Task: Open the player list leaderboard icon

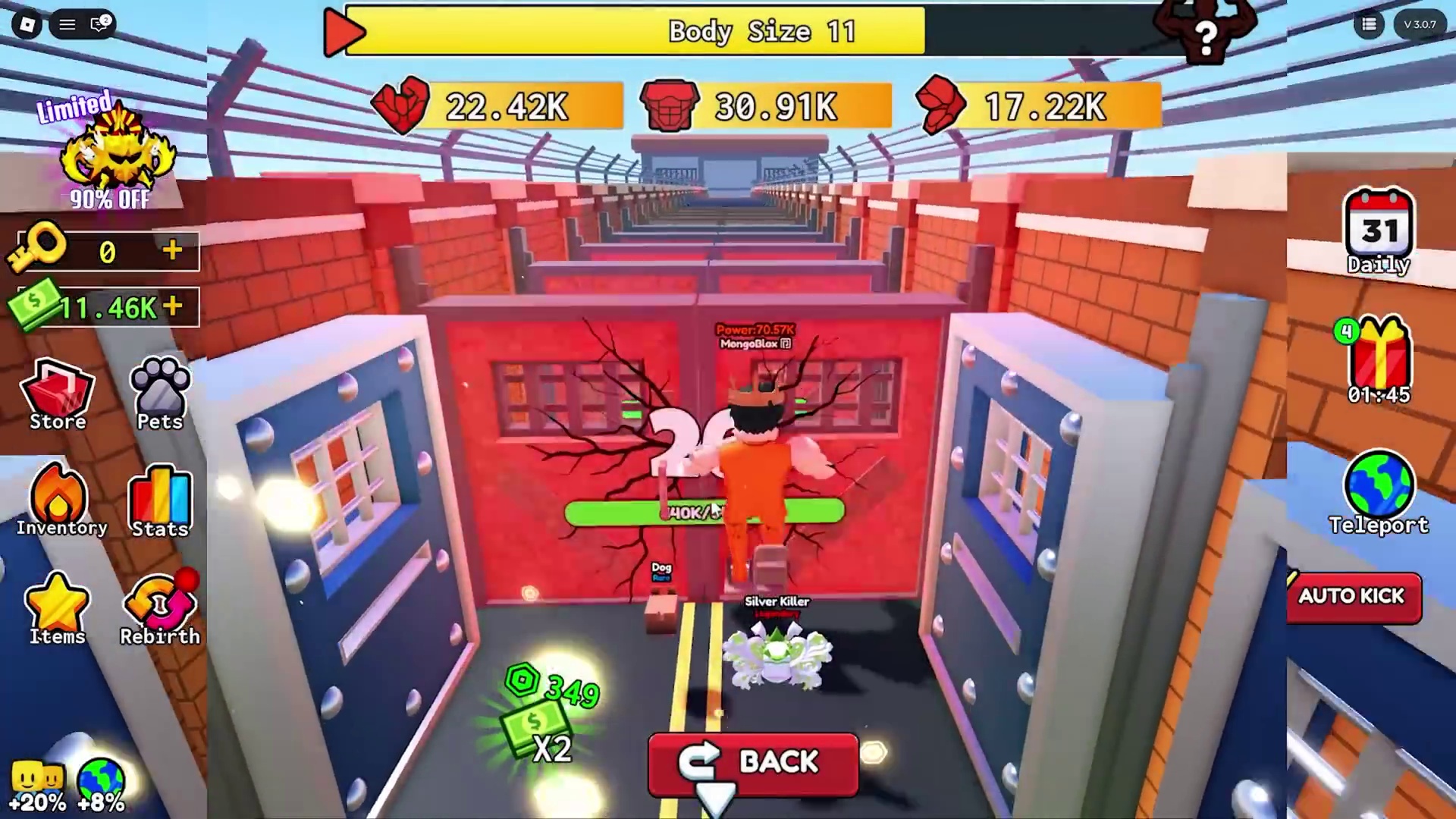Action: pos(1369,24)
